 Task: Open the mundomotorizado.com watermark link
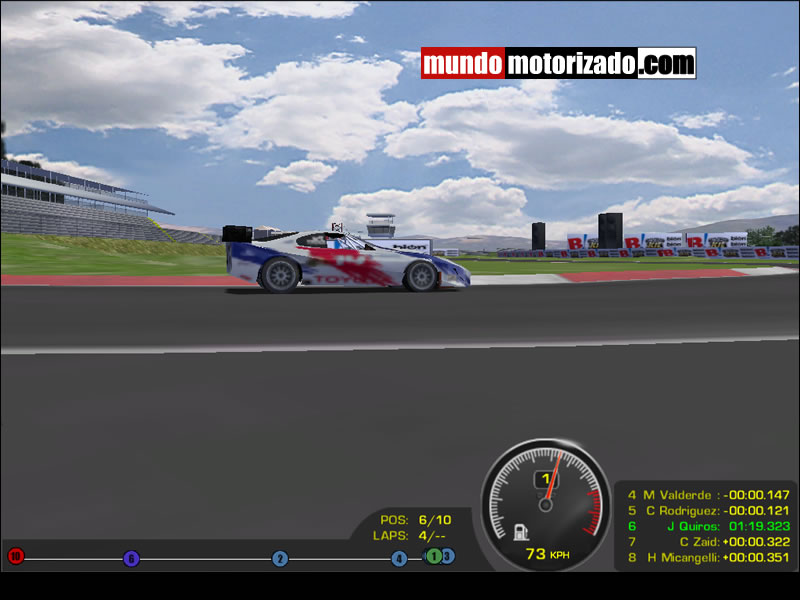[558, 64]
